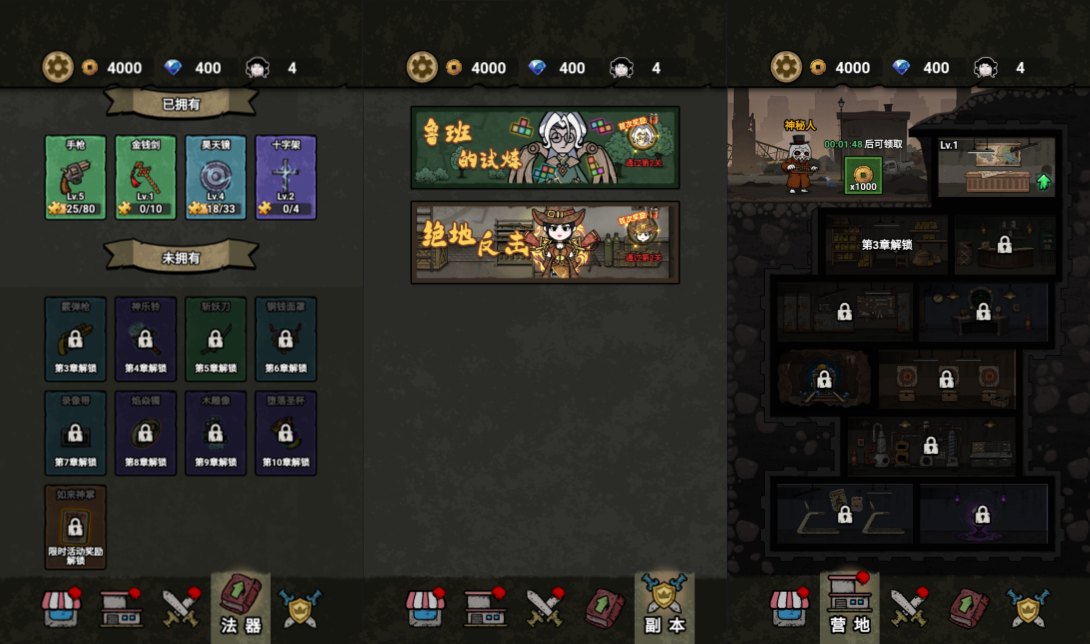Enter the 绝地反击 dungeon banner

(x=545, y=242)
